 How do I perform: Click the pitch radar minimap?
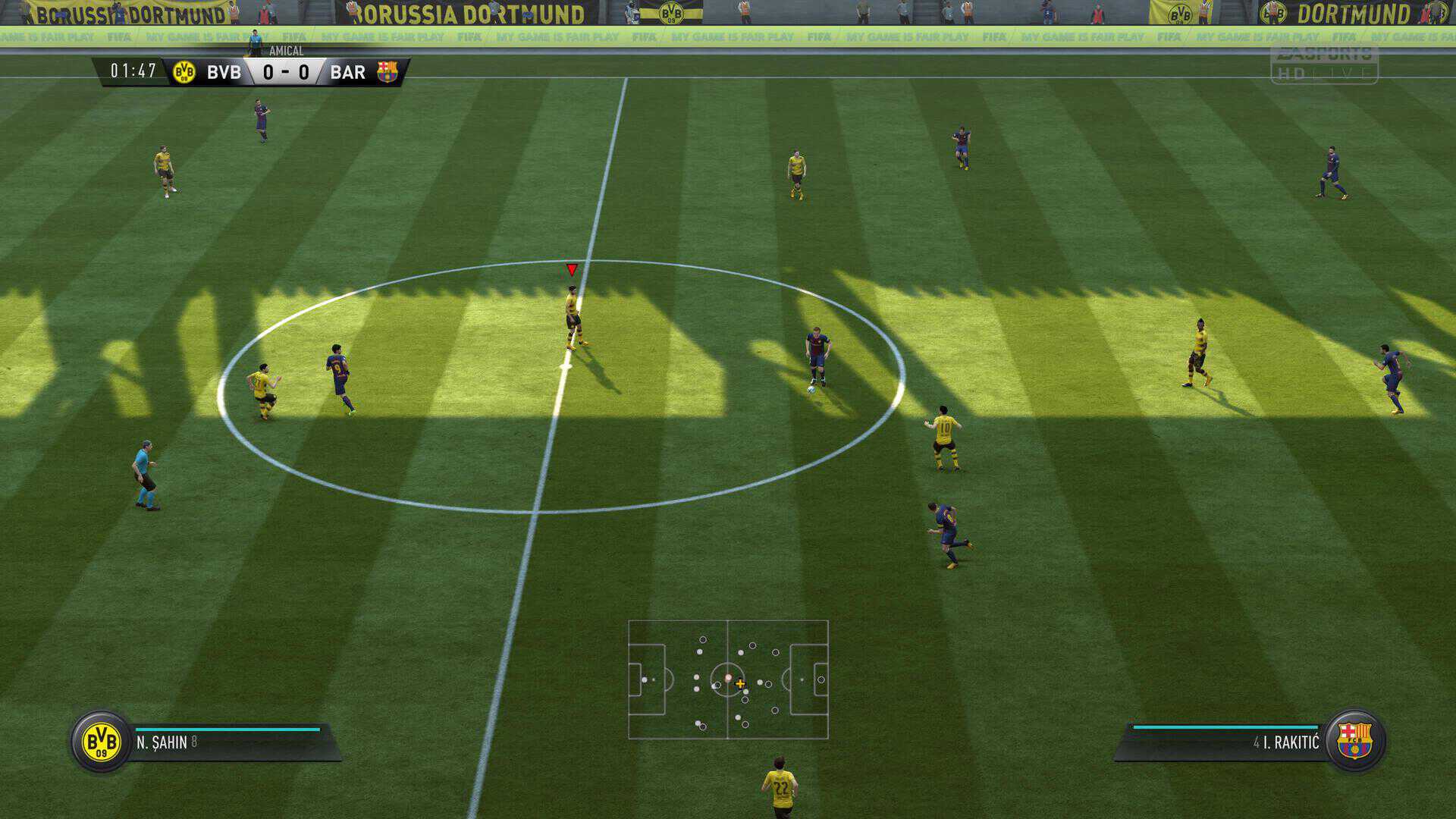point(728,679)
